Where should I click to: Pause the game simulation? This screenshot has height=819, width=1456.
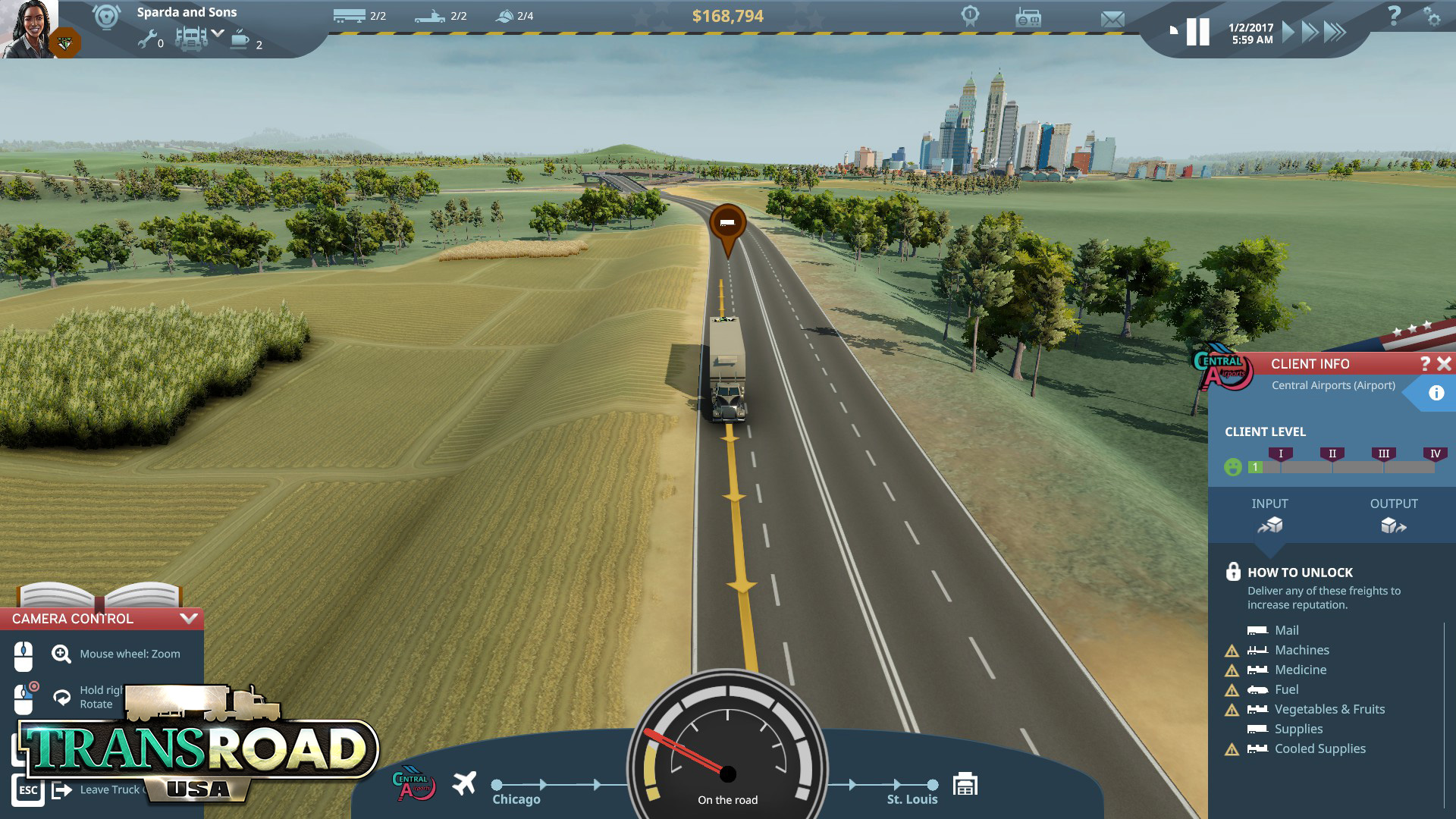(1198, 32)
